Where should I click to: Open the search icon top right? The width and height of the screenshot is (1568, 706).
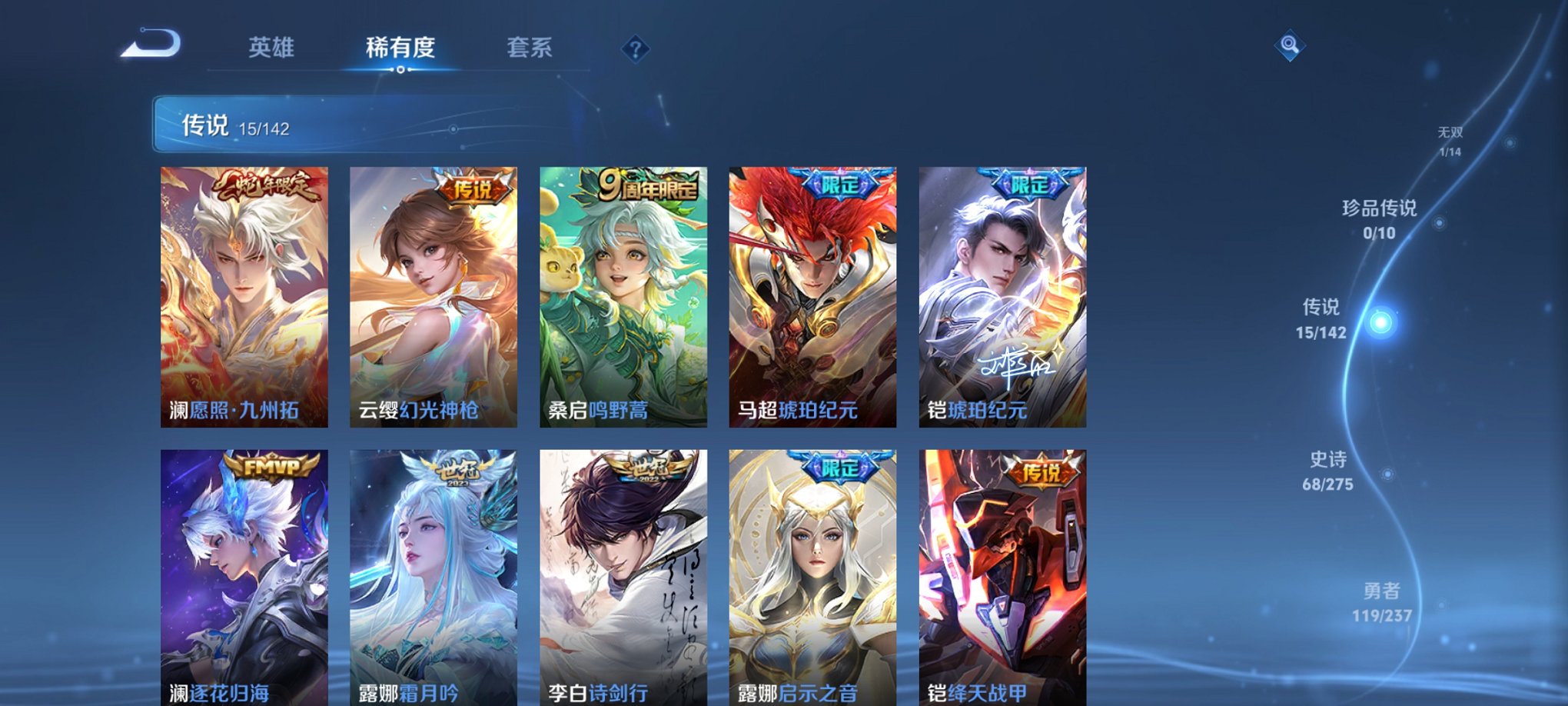tap(1291, 46)
